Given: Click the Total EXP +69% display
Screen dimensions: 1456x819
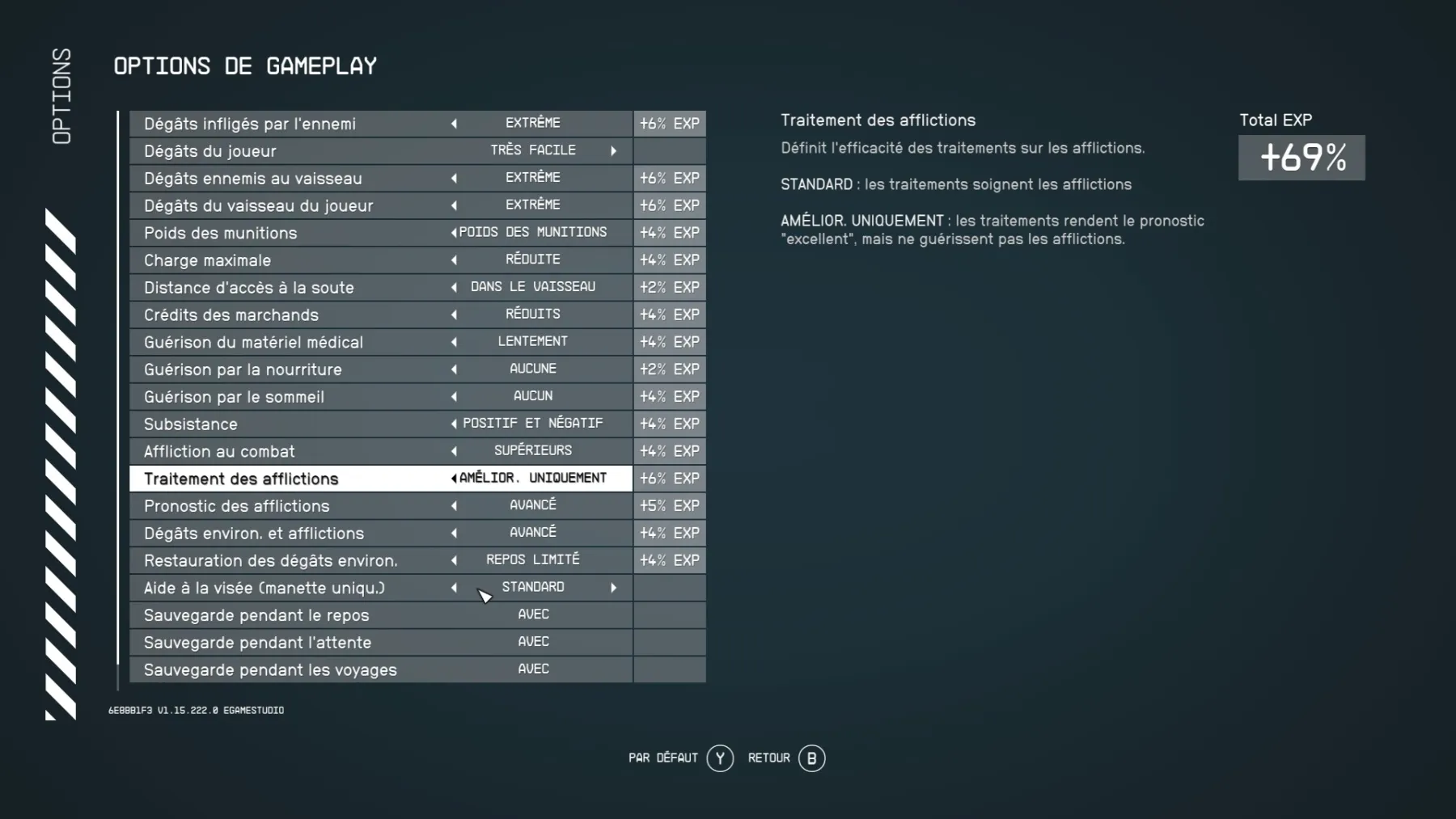Looking at the screenshot, I should [1301, 158].
